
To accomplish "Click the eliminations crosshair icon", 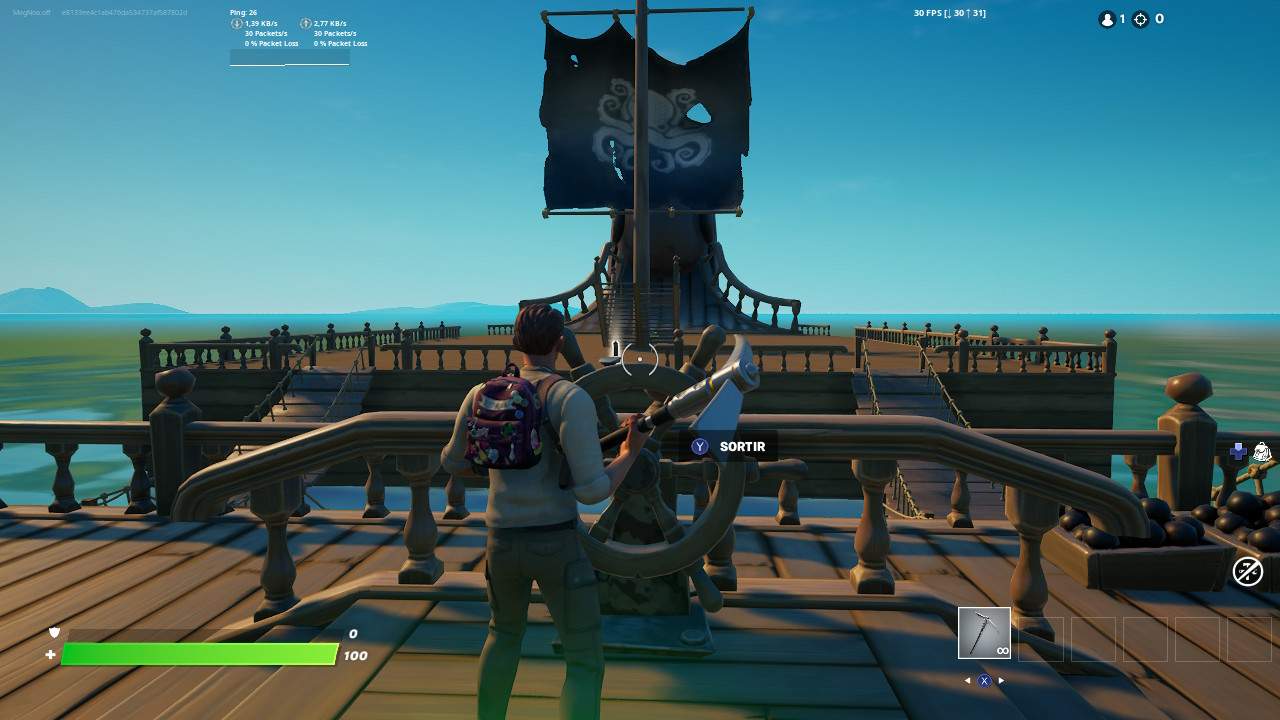I will 1141,19.
